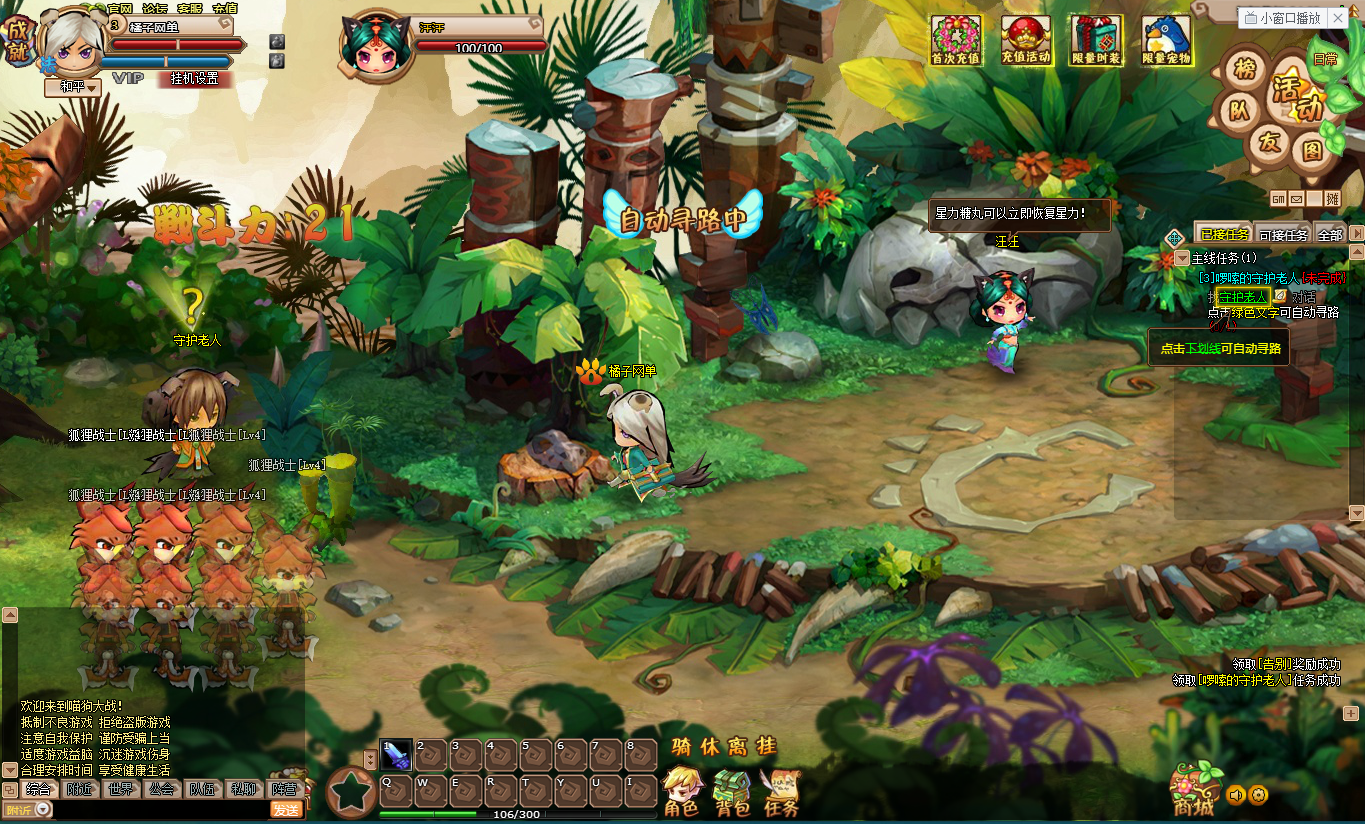
Task: Open the 角色 character panel
Action: click(682, 792)
